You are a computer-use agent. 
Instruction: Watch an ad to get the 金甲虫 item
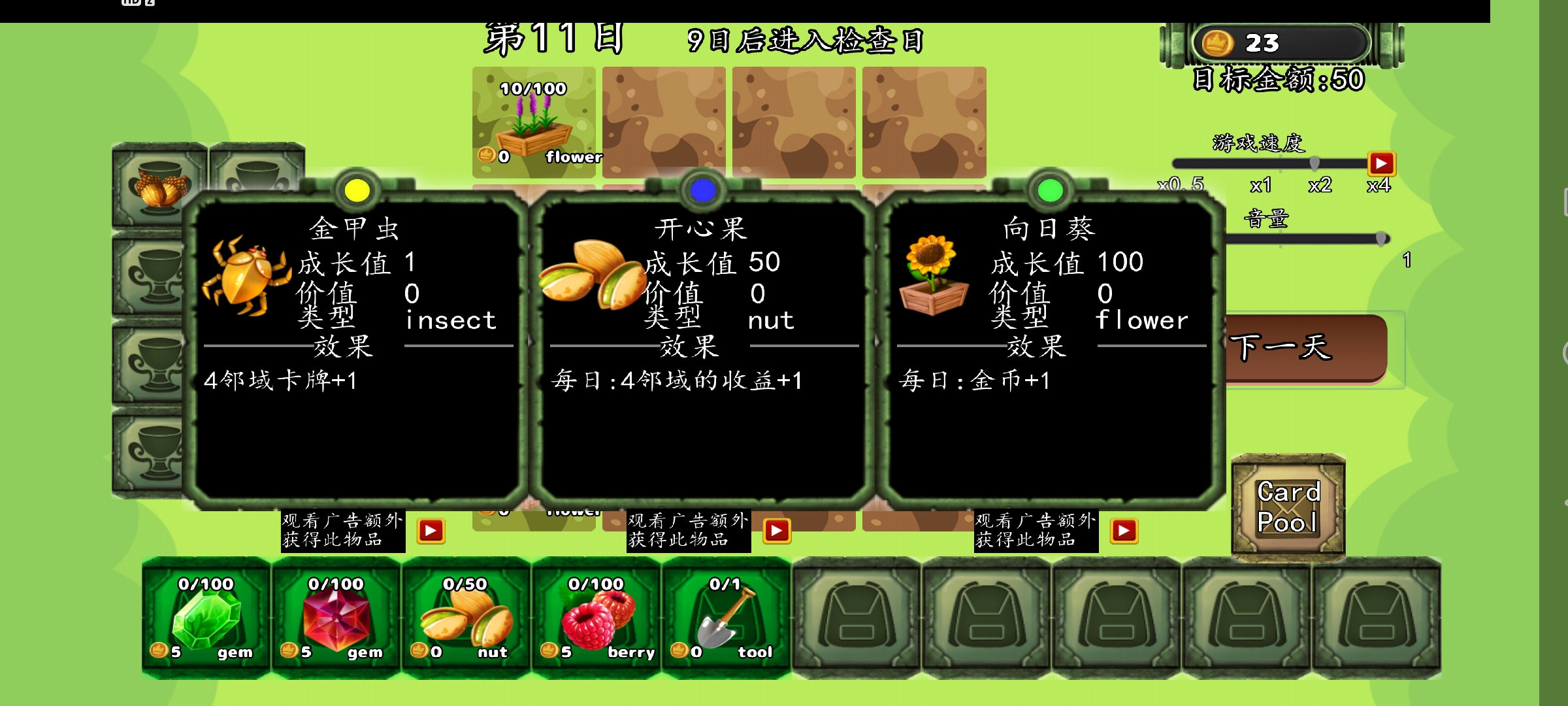pos(431,531)
